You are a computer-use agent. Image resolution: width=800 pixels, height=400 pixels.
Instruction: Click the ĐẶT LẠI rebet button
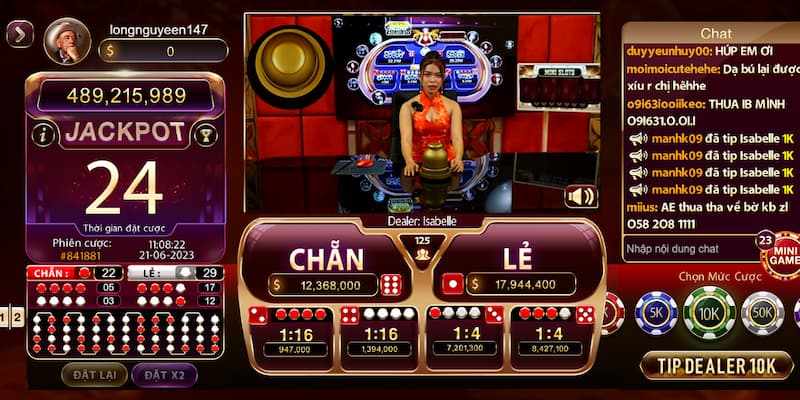coord(93,375)
